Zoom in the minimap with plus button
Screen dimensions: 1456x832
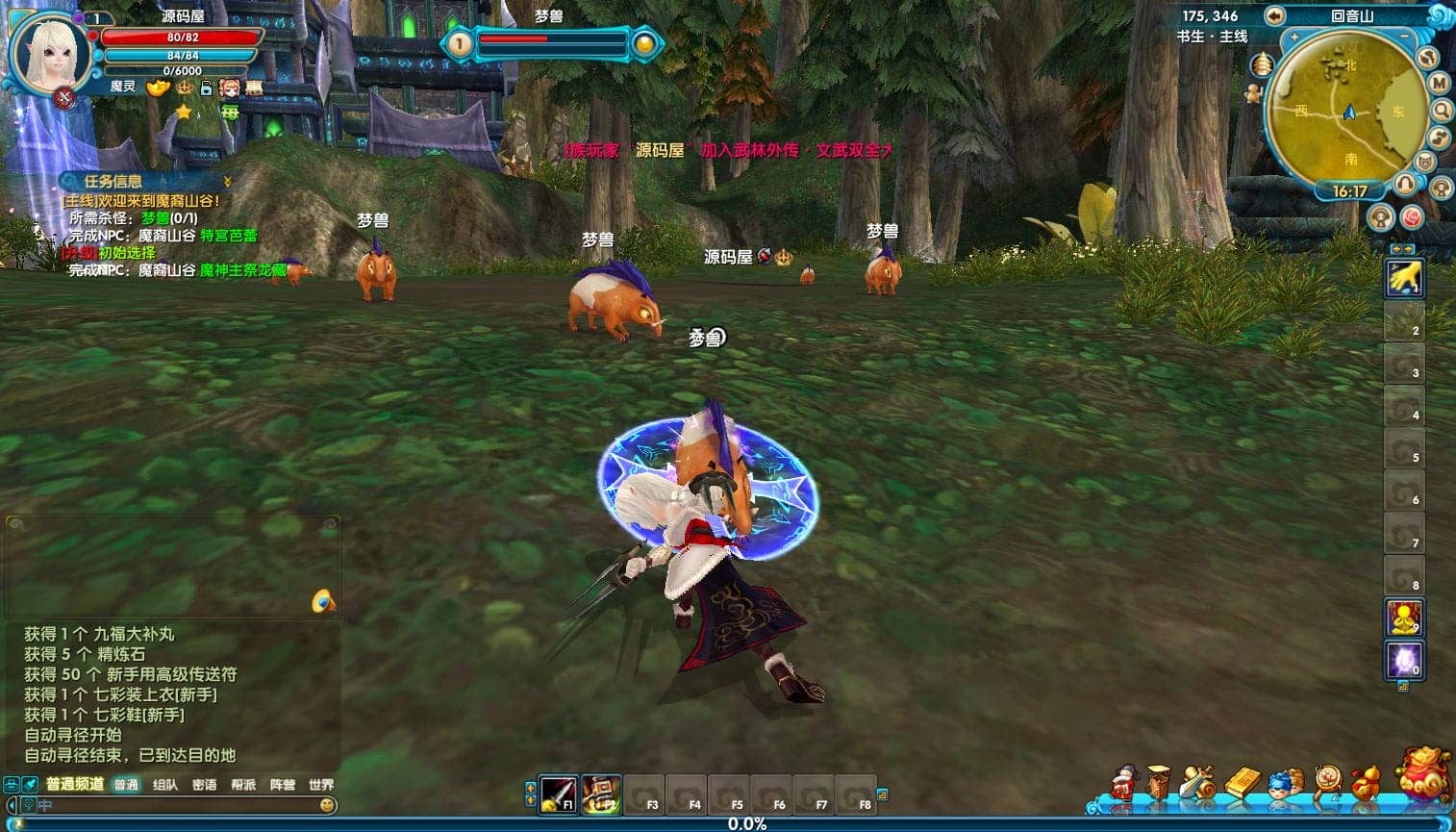[x=1294, y=37]
